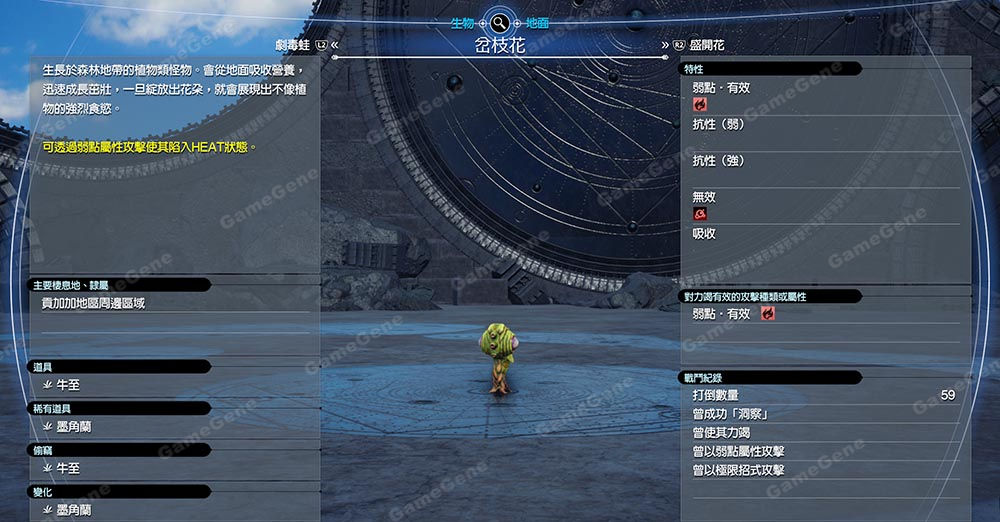Click the magnifying glass icon at top
The height and width of the screenshot is (522, 1000).
[x=498, y=21]
